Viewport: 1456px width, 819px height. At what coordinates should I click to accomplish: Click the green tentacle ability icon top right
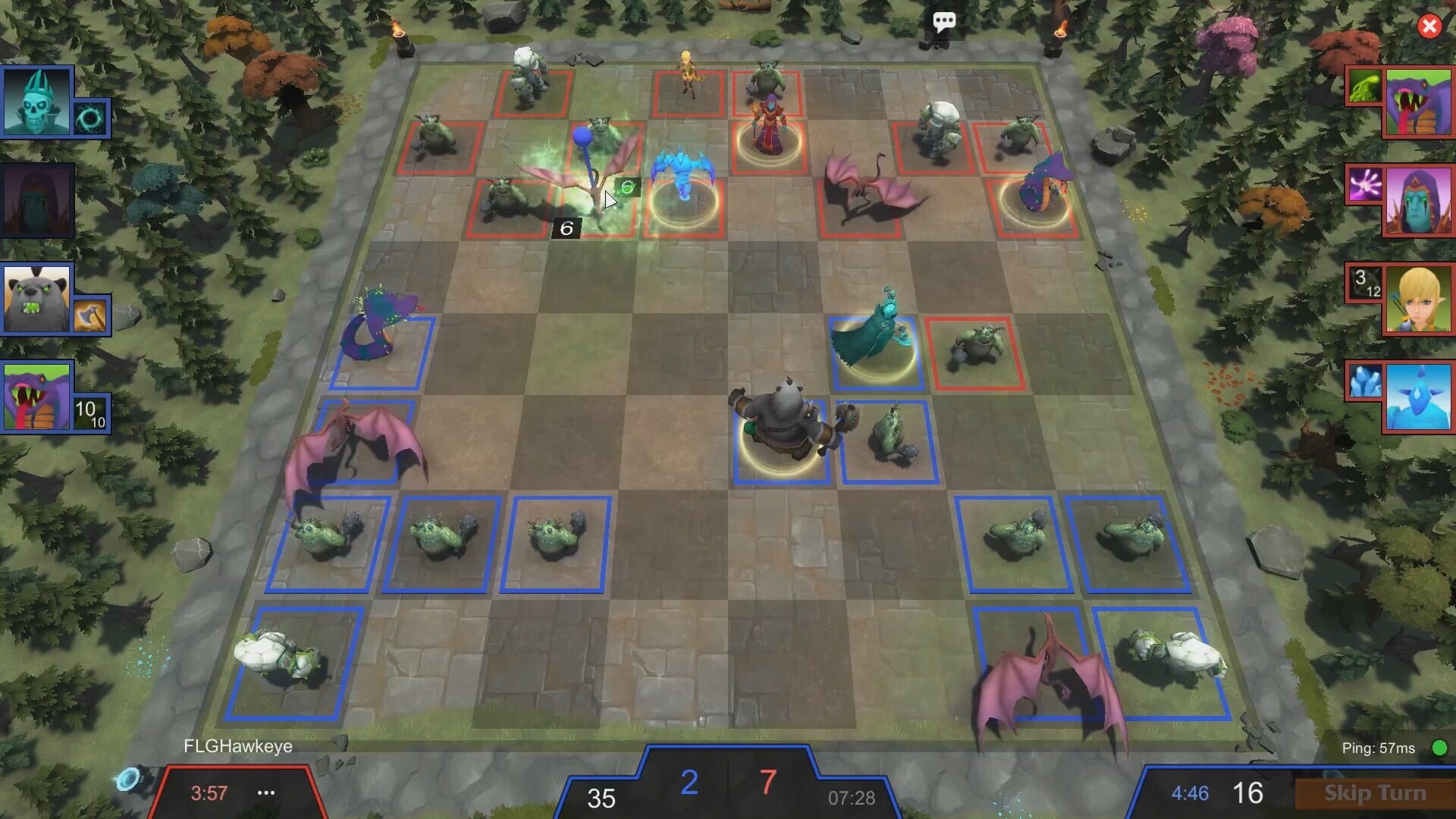click(x=1364, y=86)
